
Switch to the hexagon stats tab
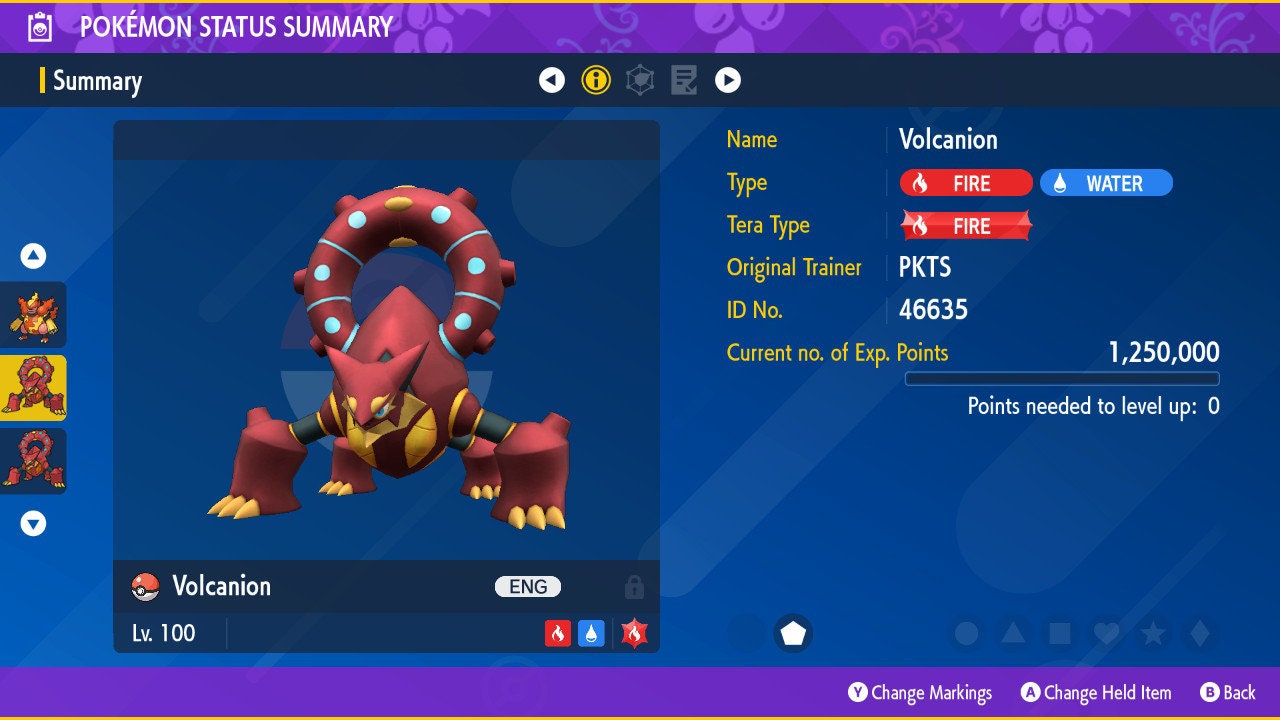[640, 81]
